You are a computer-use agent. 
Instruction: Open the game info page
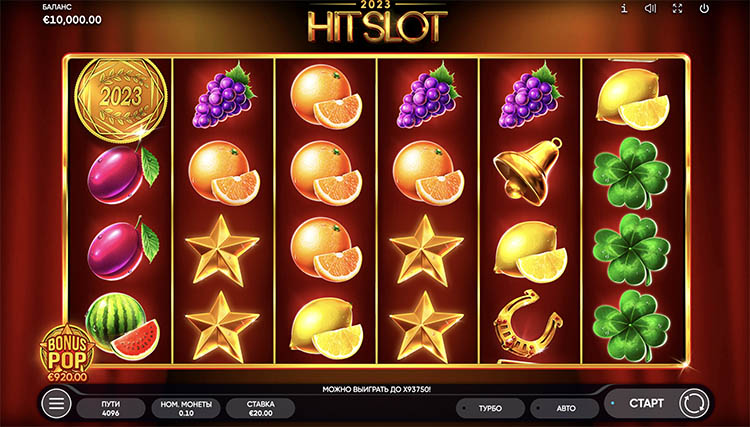coord(624,9)
